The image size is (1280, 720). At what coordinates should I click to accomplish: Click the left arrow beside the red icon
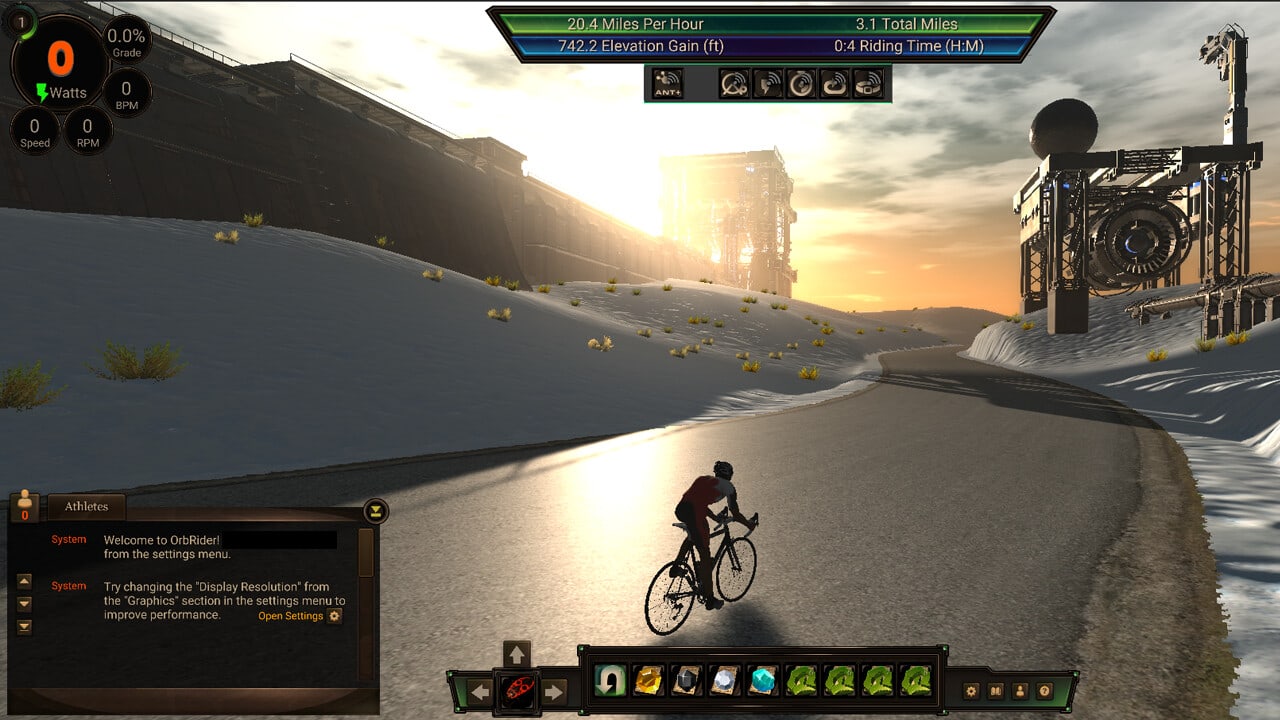(x=480, y=691)
